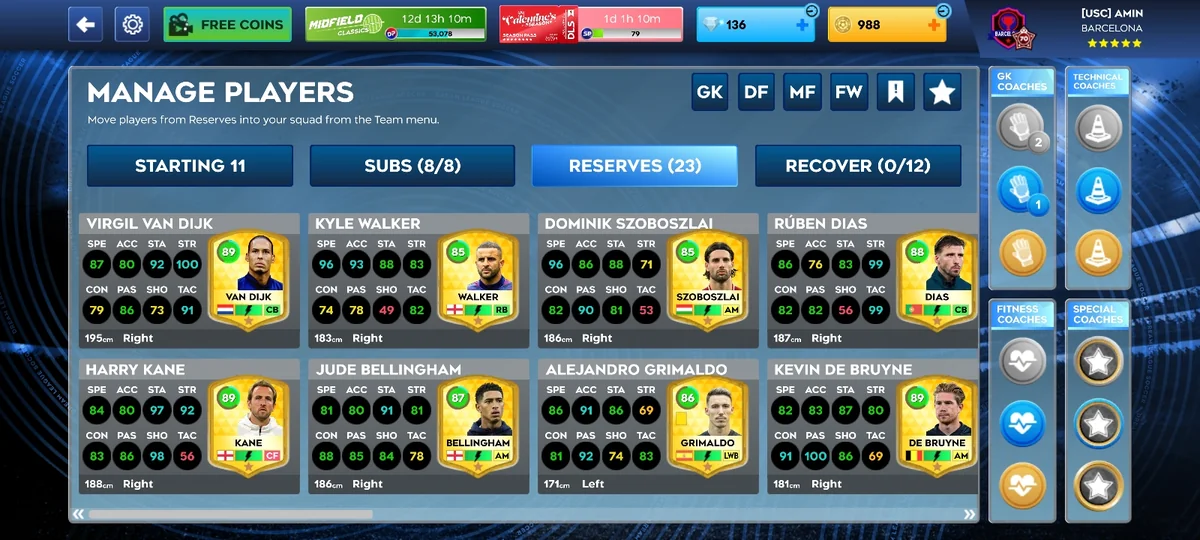Filter players by FW position
The height and width of the screenshot is (540, 1200).
[x=848, y=92]
